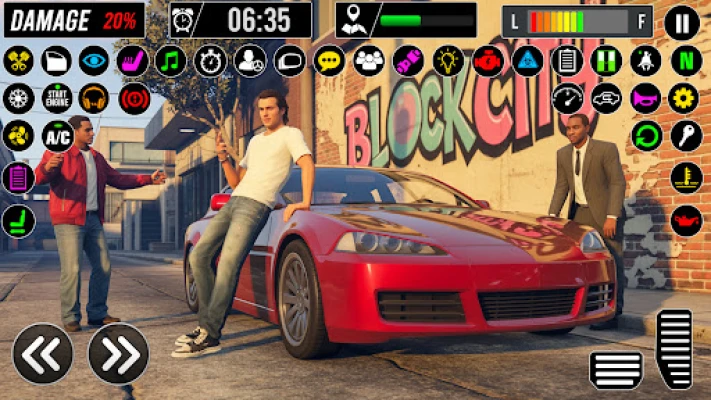Step on the wide brake pedal

pos(616,369)
